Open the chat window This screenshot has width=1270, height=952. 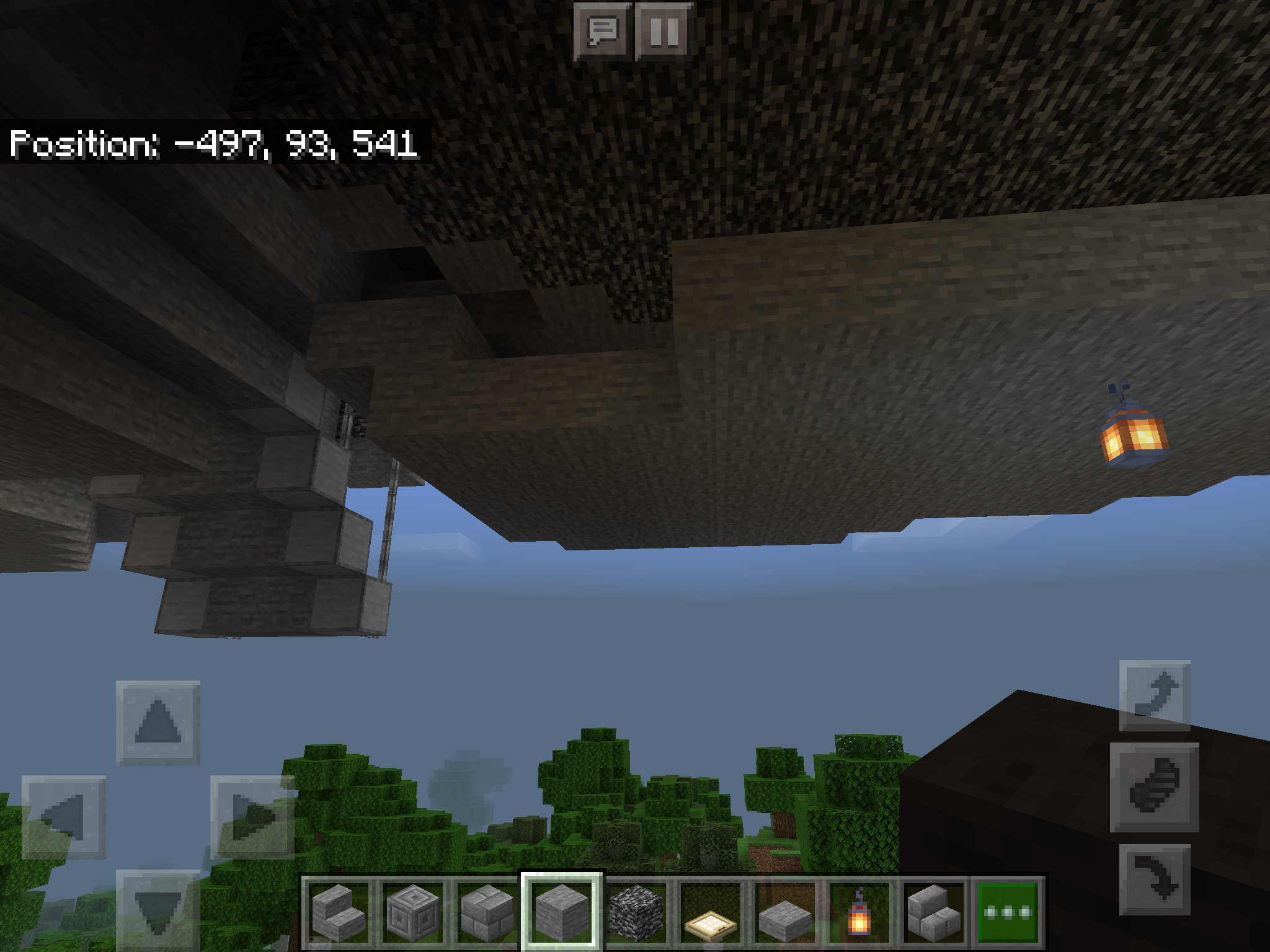[x=602, y=31]
